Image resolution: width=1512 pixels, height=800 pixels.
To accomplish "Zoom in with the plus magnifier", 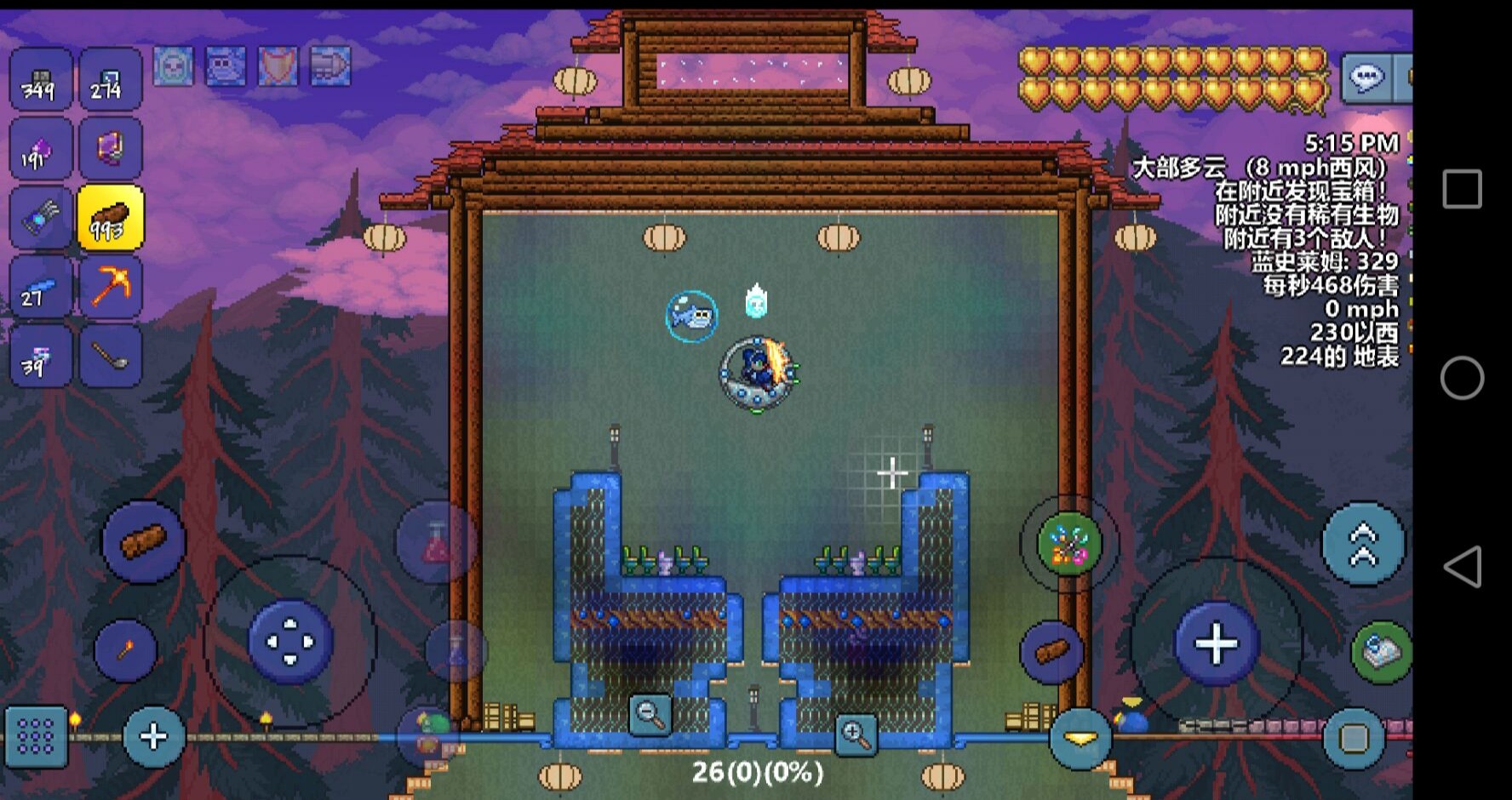I will [856, 735].
